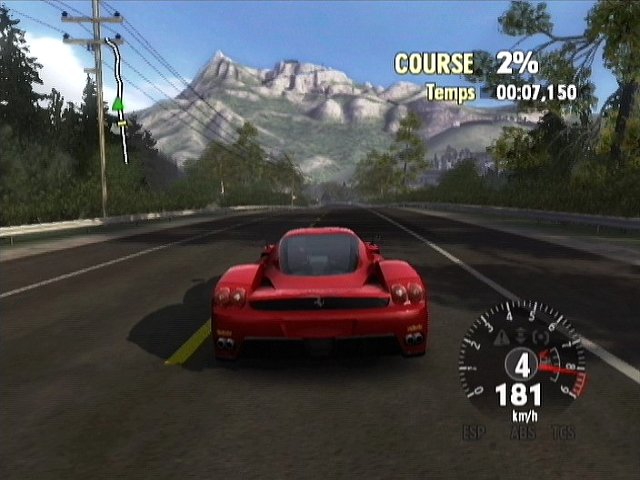Click the tachometer gauge dial
This screenshot has height=480, width=640.
[x=522, y=362]
